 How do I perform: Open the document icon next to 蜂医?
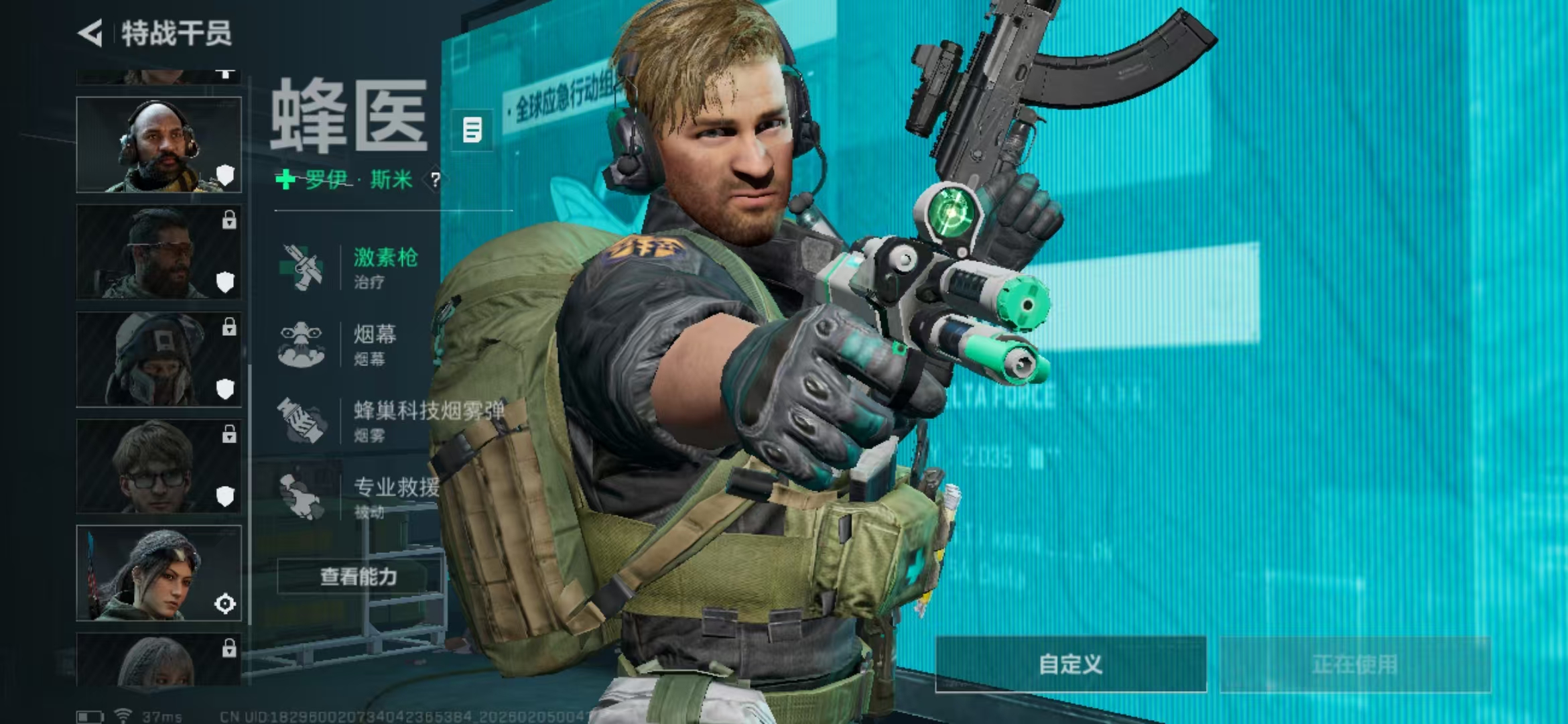tap(472, 130)
